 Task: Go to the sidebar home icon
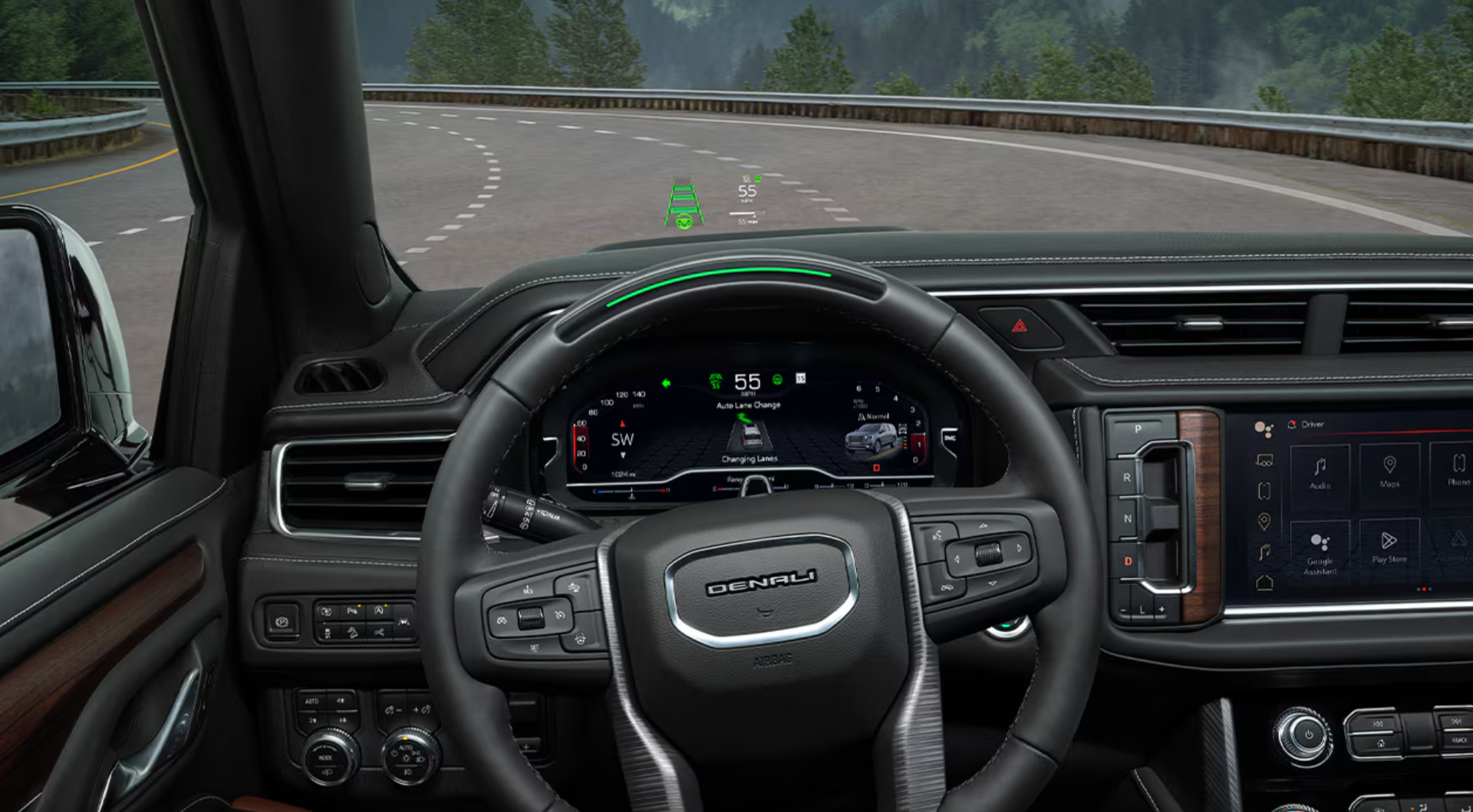[x=1264, y=583]
